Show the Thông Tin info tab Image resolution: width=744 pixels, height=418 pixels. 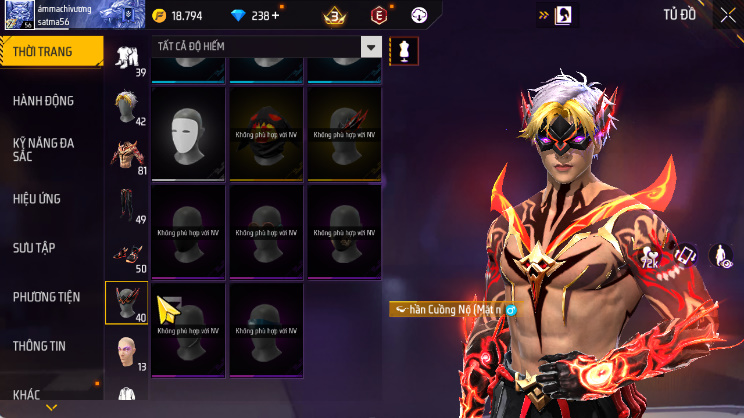pyautogui.click(x=39, y=346)
